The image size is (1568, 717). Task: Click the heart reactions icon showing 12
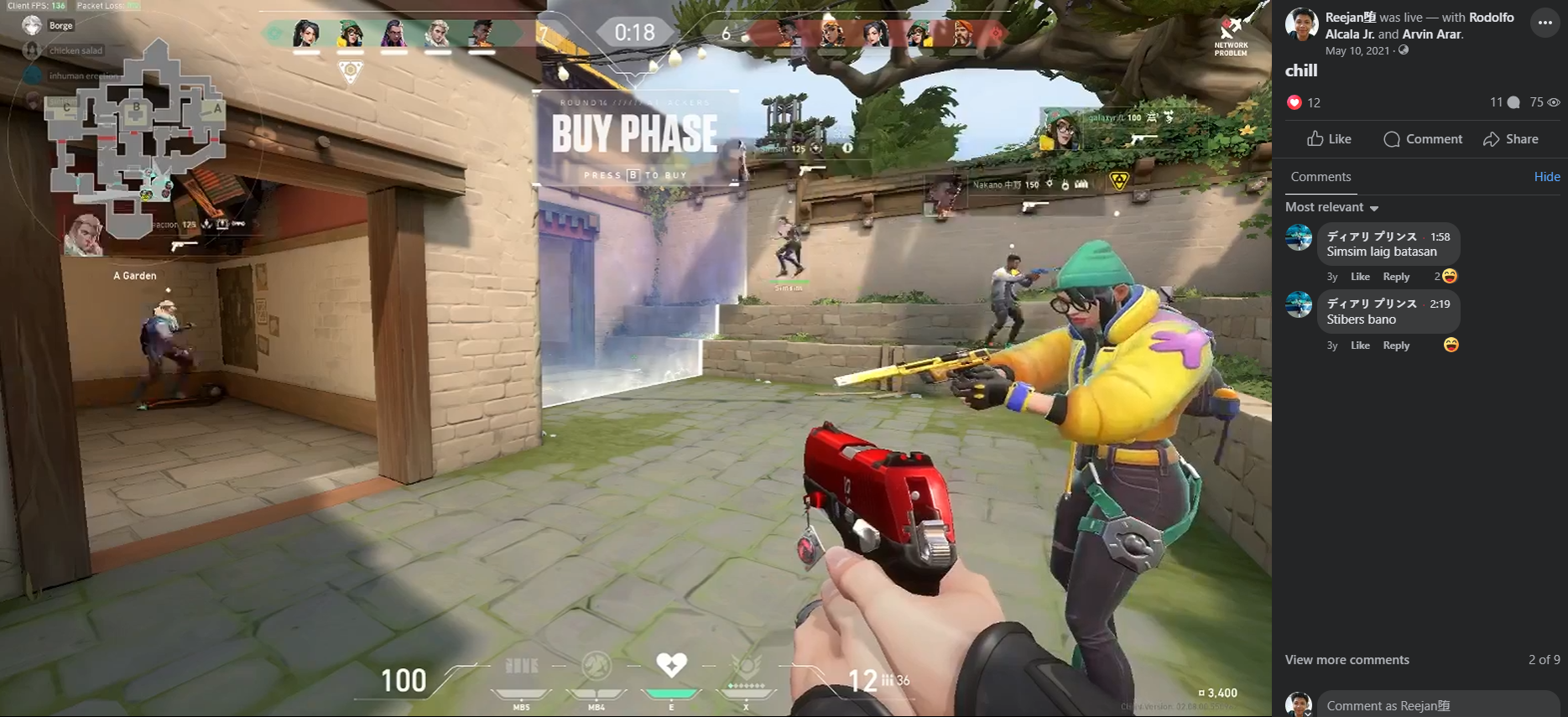click(1295, 102)
